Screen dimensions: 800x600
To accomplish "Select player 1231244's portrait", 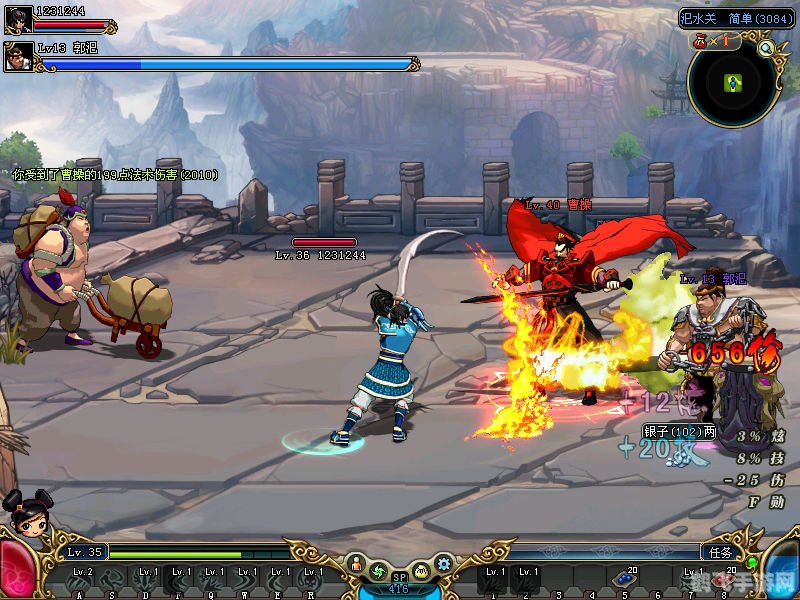I will pyautogui.click(x=17, y=19).
